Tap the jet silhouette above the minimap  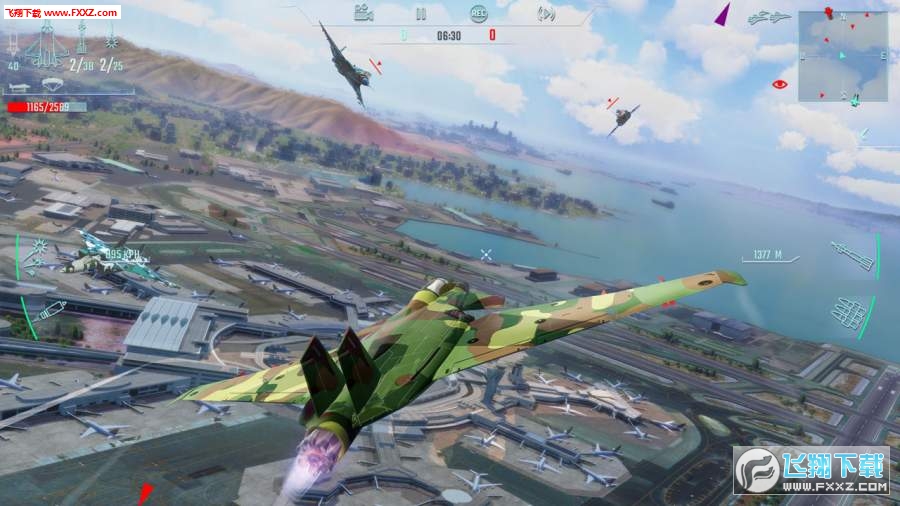point(772,17)
